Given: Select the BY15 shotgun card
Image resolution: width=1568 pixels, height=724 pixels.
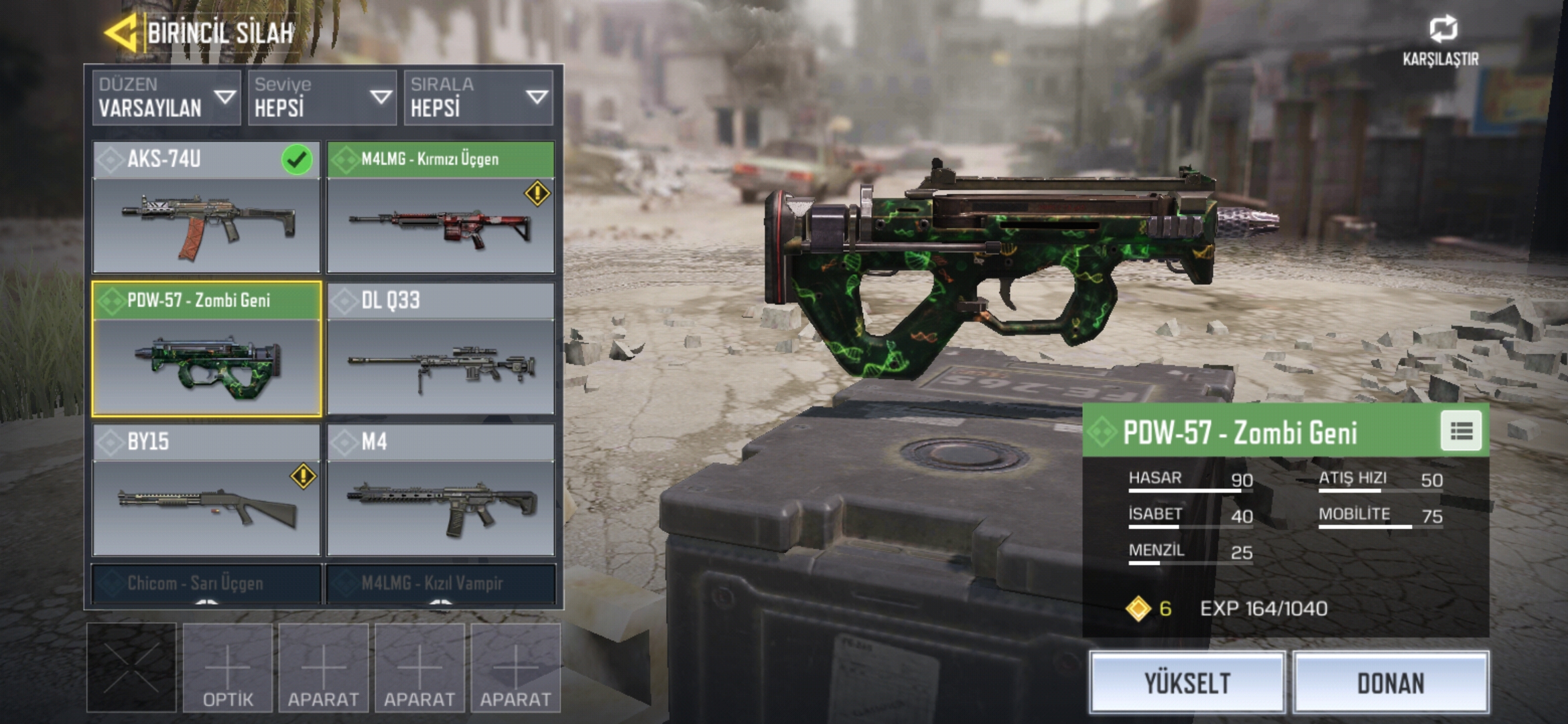Looking at the screenshot, I should click(x=206, y=491).
